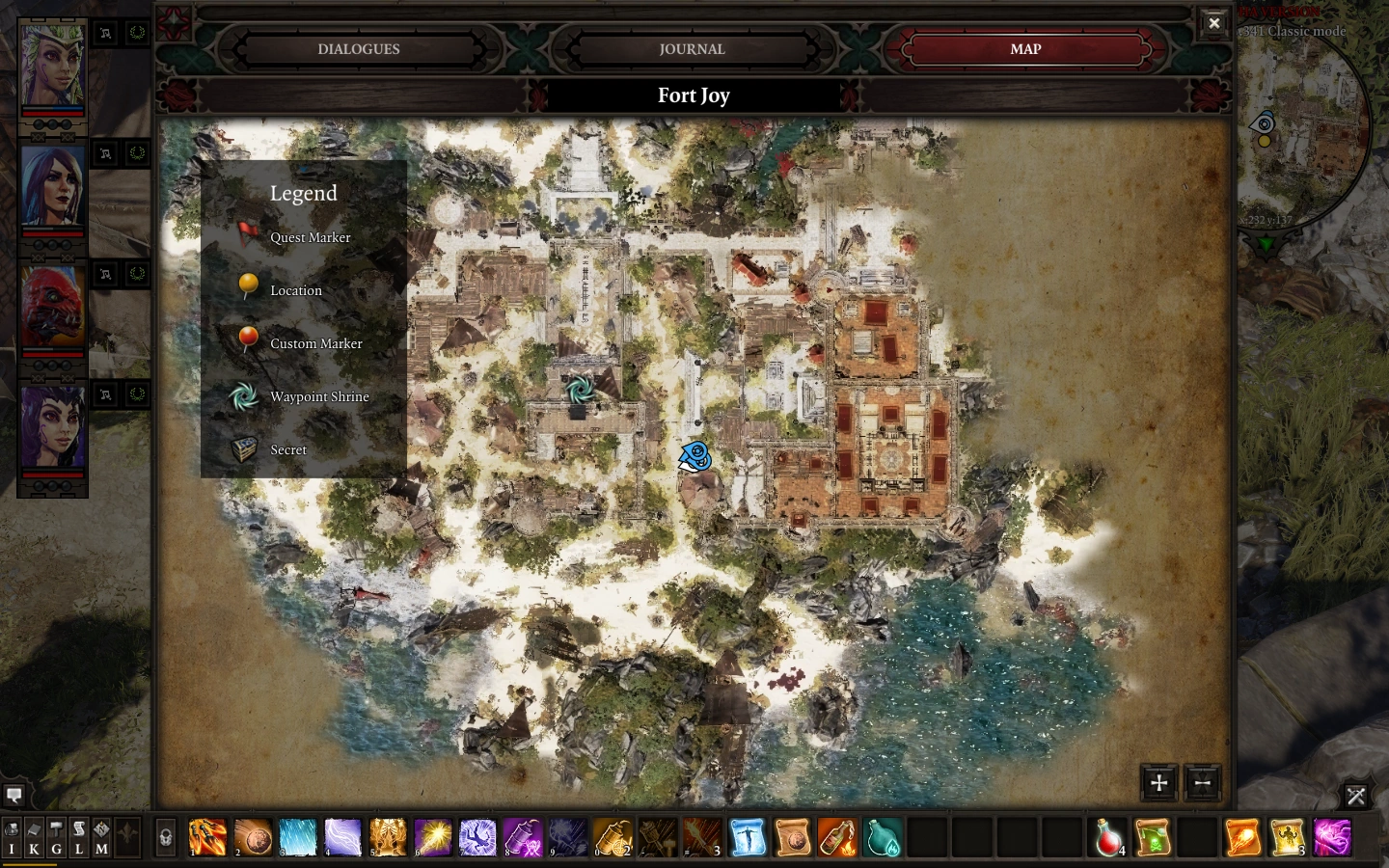This screenshot has width=1389, height=868.
Task: Toggle the hotbar padlock button
Action: click(166, 837)
